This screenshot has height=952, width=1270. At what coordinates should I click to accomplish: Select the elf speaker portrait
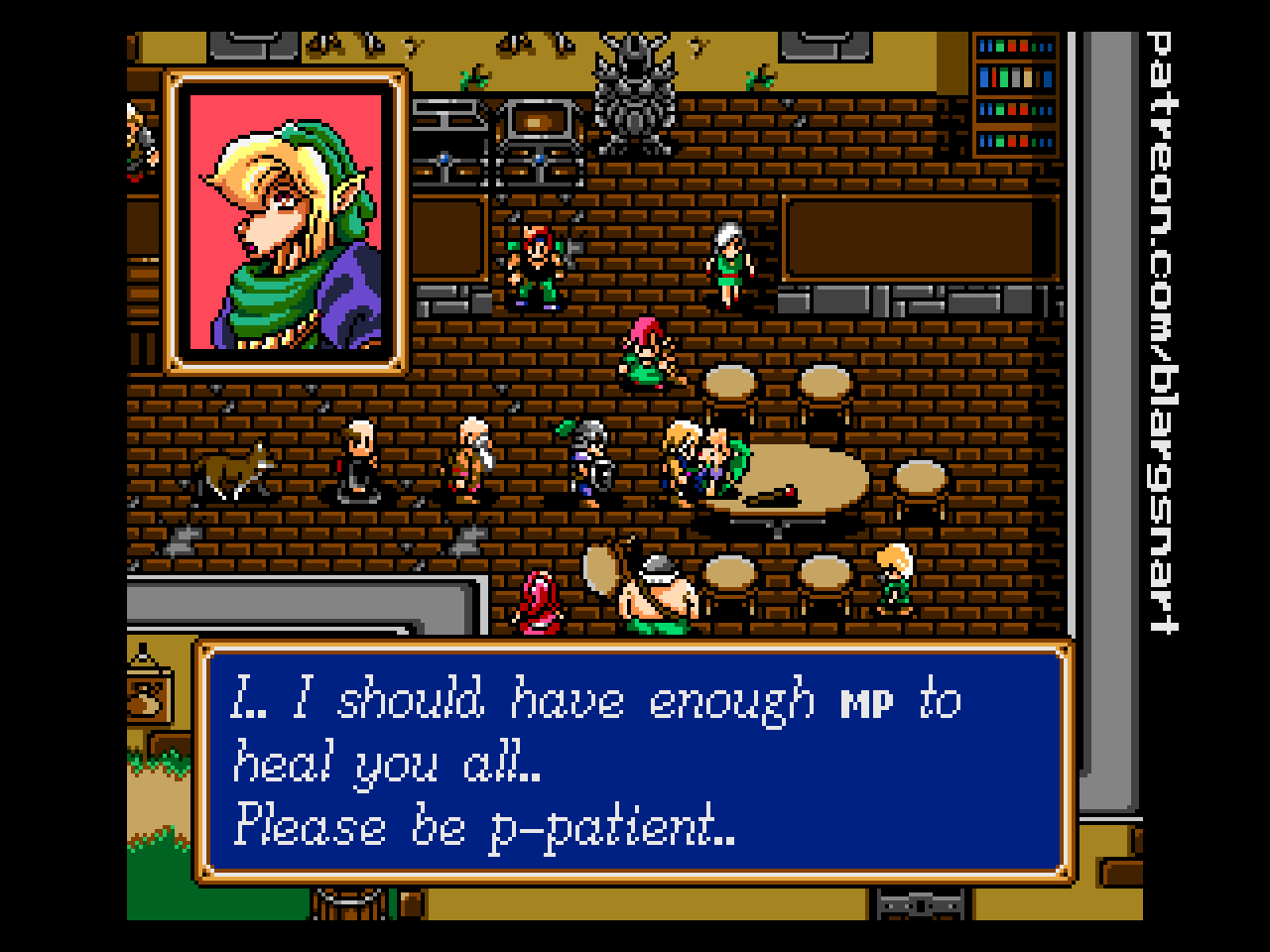287,222
